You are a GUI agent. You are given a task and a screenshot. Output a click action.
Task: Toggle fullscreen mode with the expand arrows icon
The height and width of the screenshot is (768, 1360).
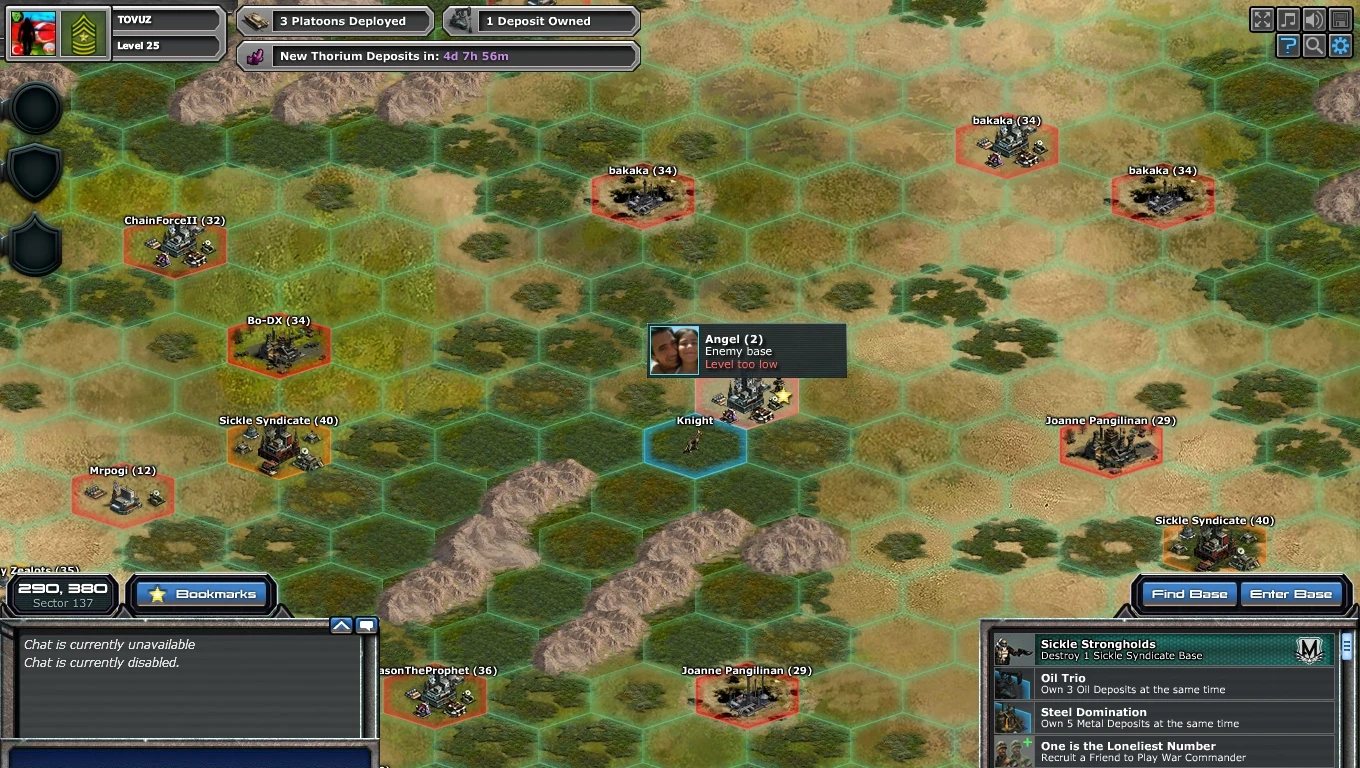pyautogui.click(x=1262, y=19)
